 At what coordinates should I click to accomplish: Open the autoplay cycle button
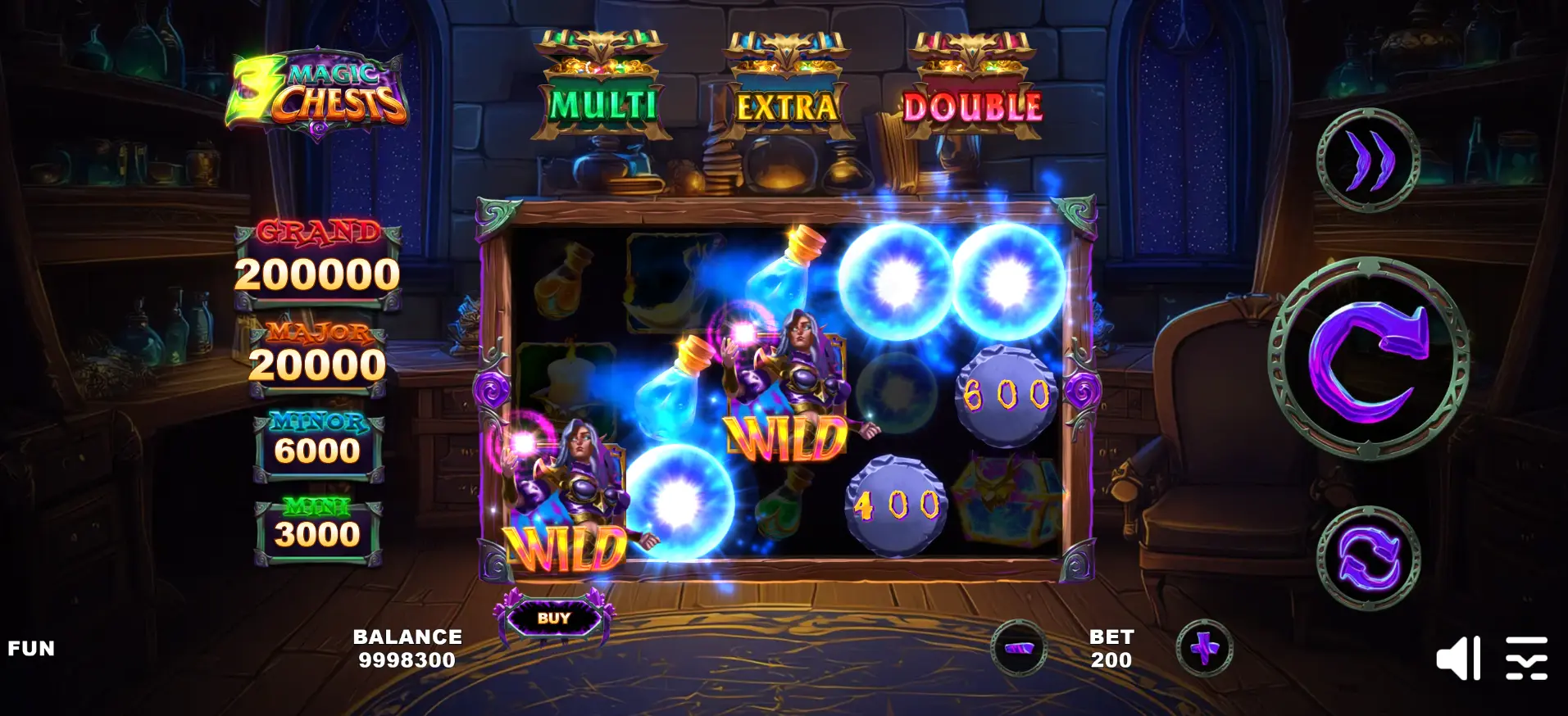pos(1368,559)
